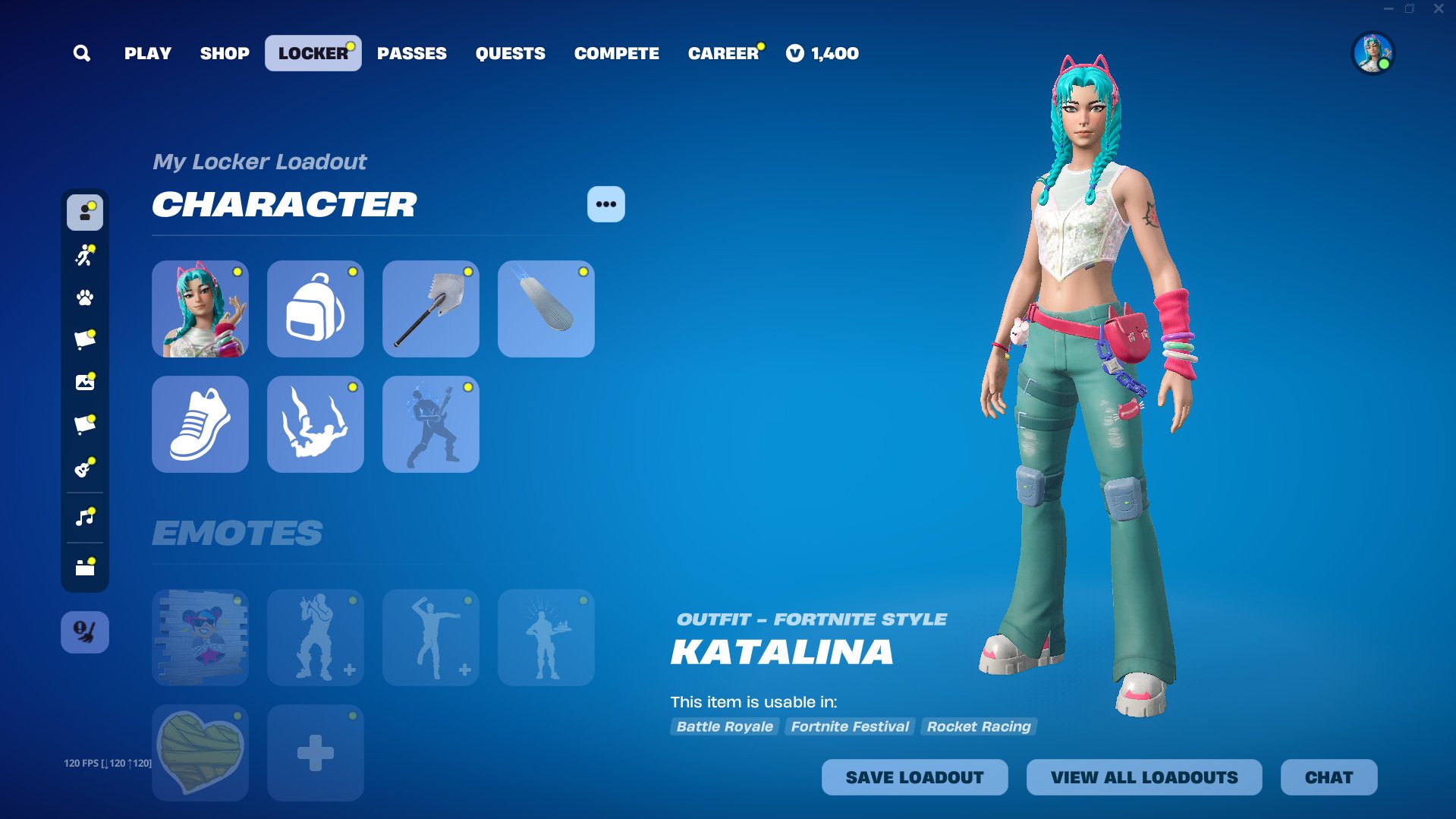Open the V-Bucks balance display
Viewport: 1456px width, 819px height.
[822, 53]
